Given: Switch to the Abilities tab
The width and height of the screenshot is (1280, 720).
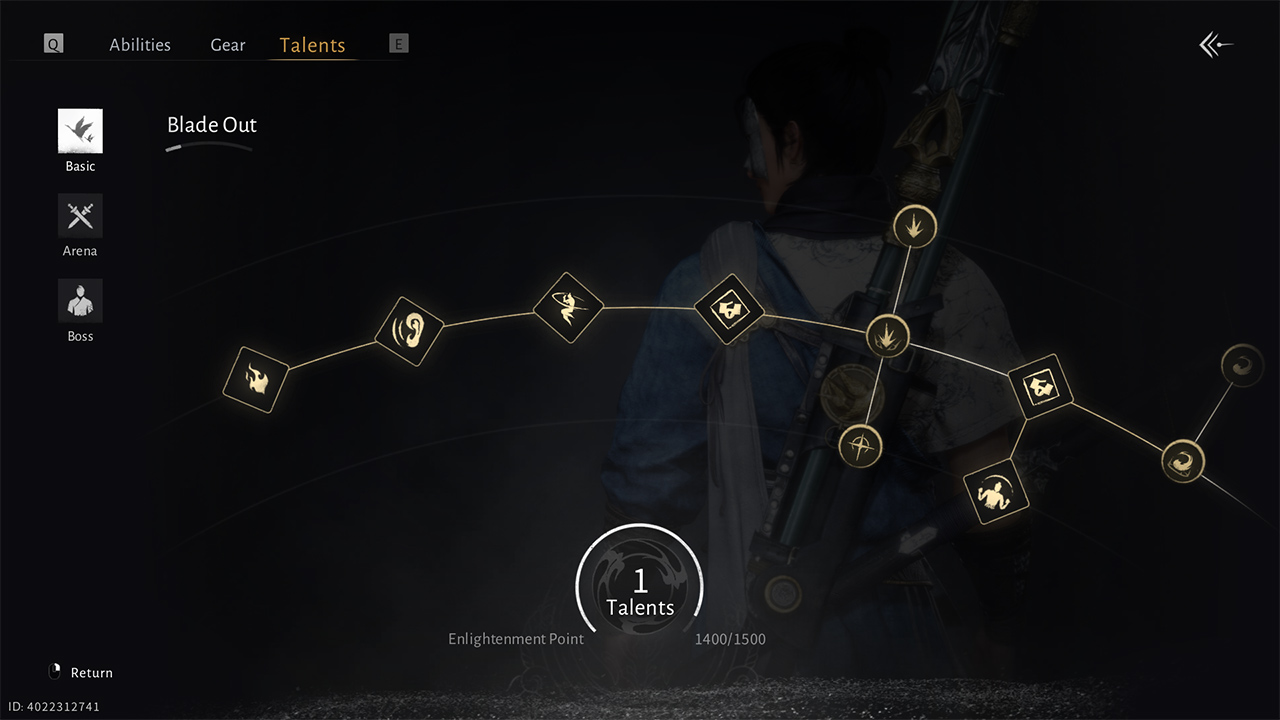Looking at the screenshot, I should coord(140,45).
